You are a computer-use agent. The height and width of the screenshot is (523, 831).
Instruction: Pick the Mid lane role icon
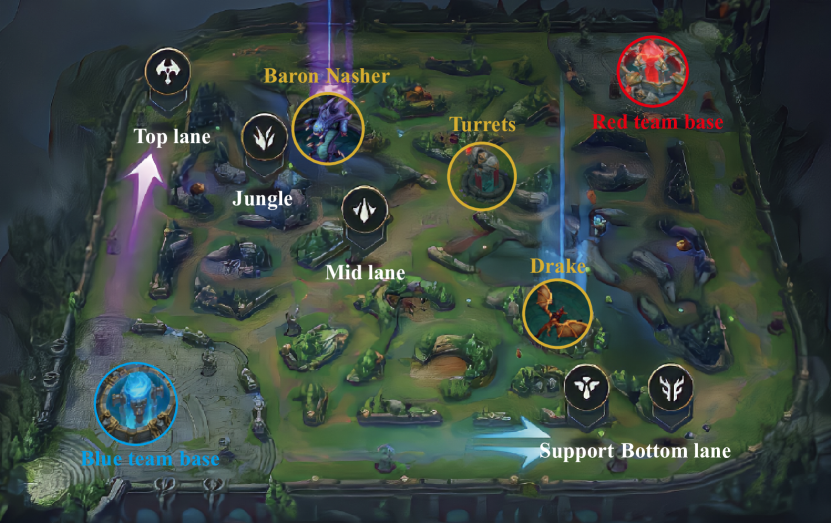(x=364, y=210)
